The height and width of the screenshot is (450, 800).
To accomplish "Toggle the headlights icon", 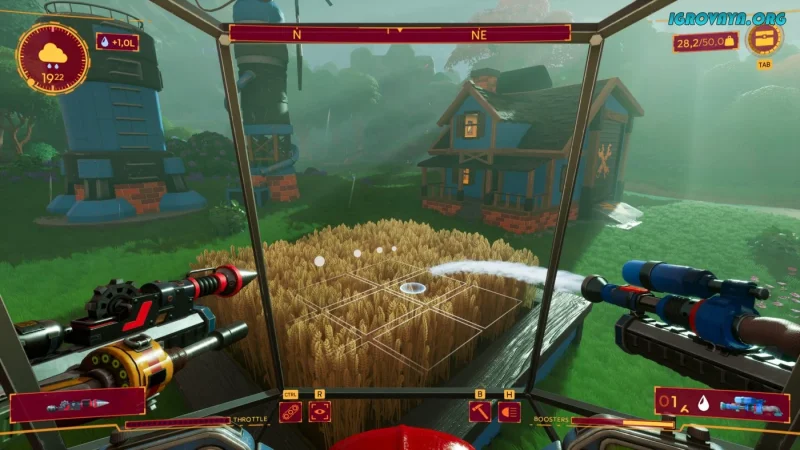I will coord(509,411).
